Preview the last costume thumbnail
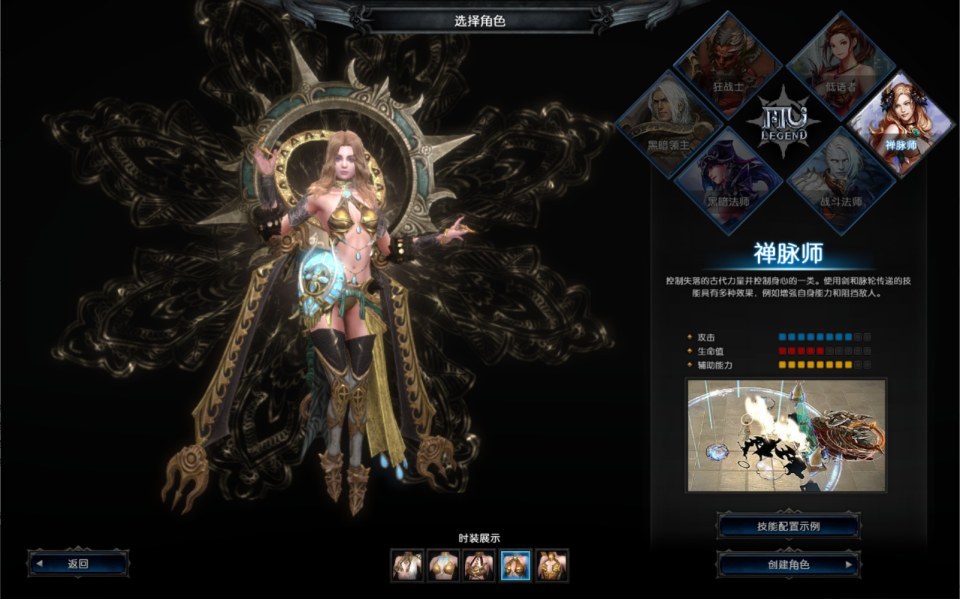 552,566
